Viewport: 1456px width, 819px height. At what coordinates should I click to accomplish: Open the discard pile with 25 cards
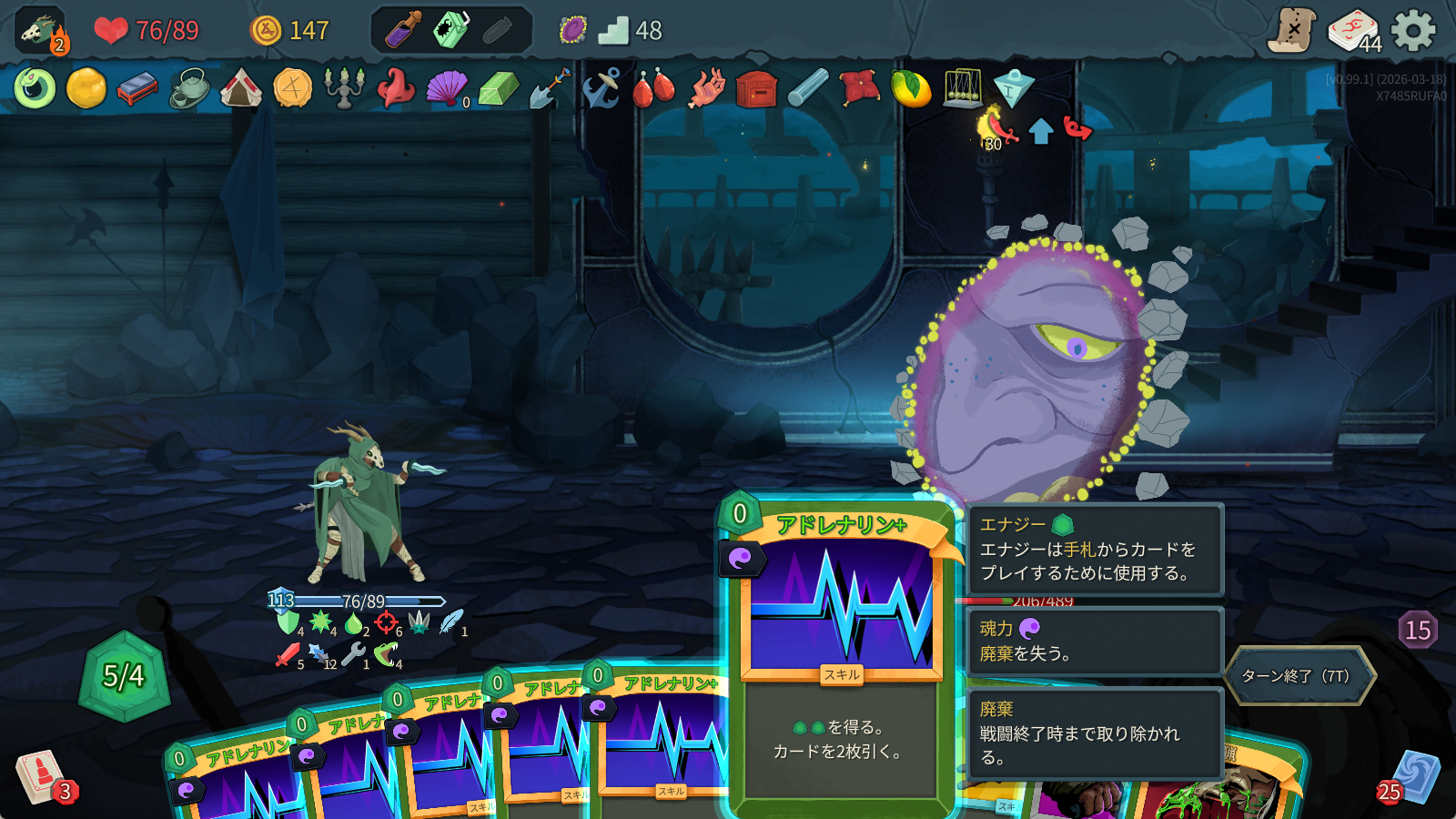tap(1413, 778)
